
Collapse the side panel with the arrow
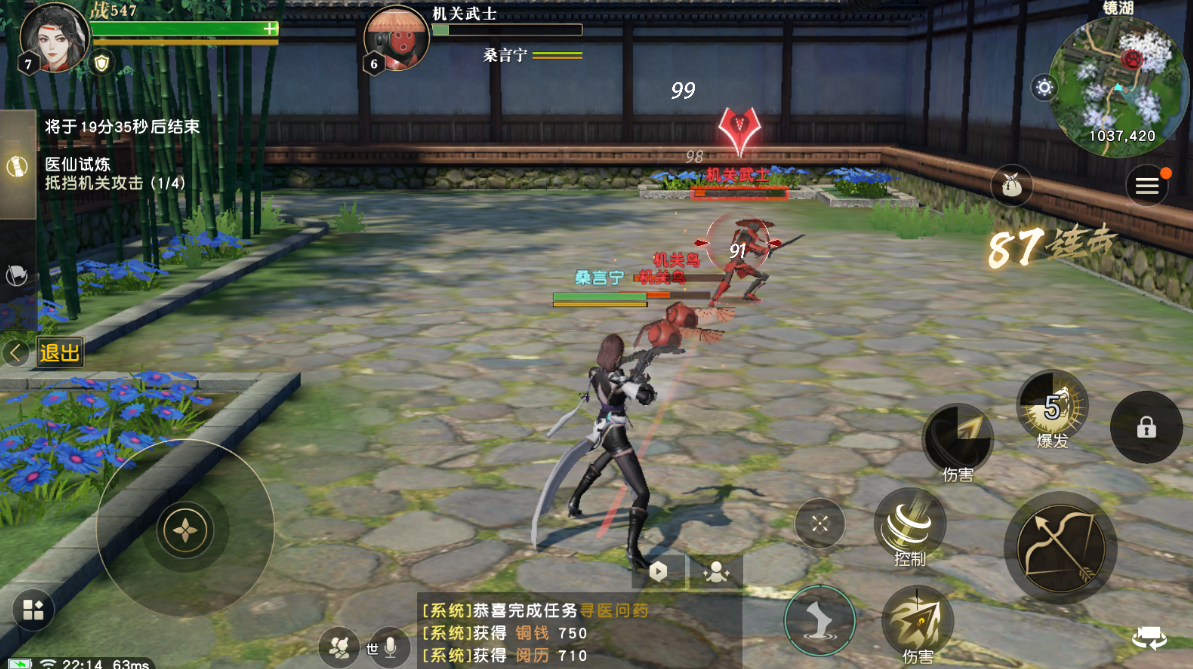click(15, 352)
